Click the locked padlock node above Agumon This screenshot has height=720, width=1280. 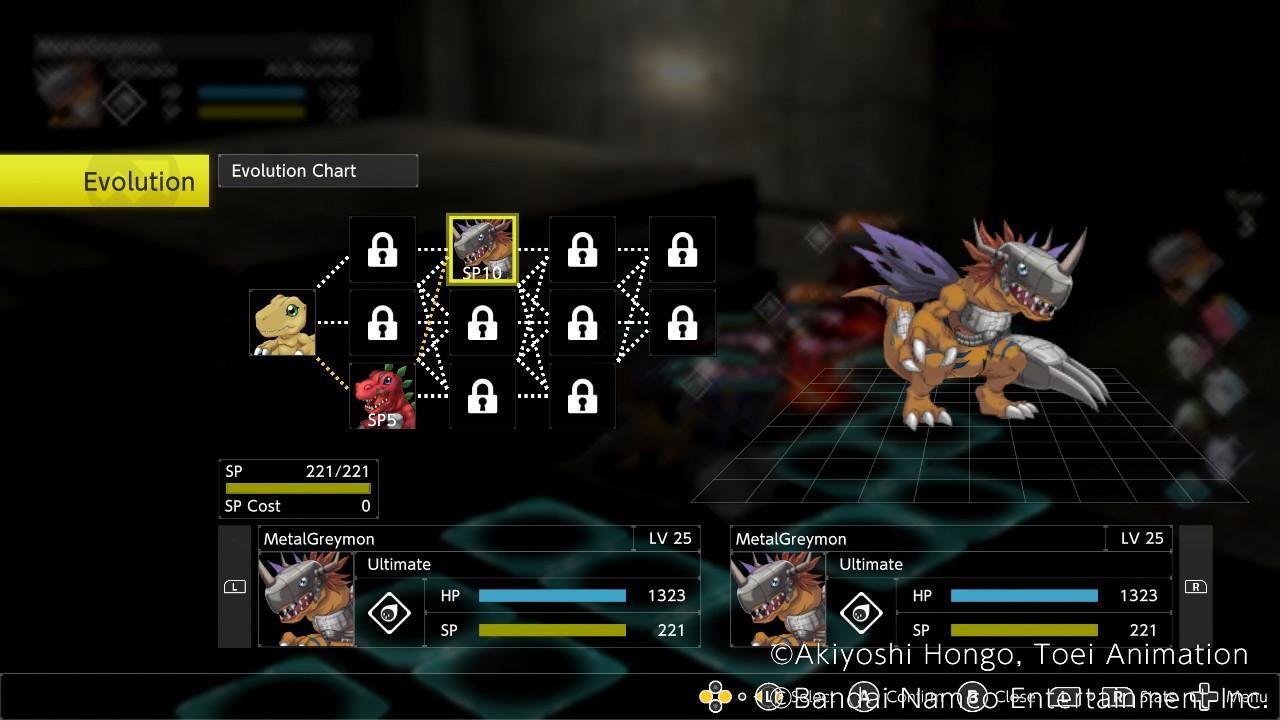point(381,249)
